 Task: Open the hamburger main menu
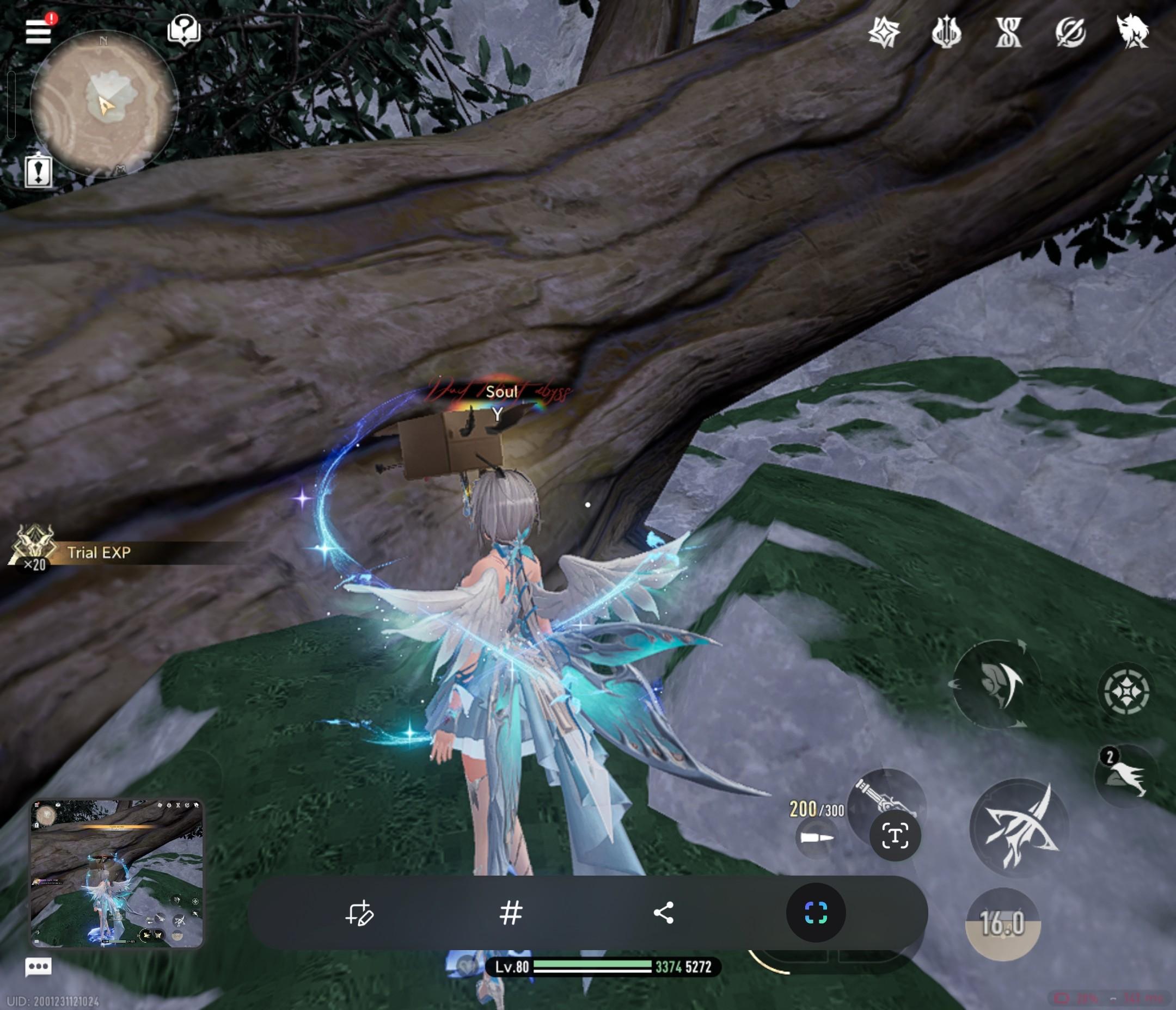pos(38,30)
